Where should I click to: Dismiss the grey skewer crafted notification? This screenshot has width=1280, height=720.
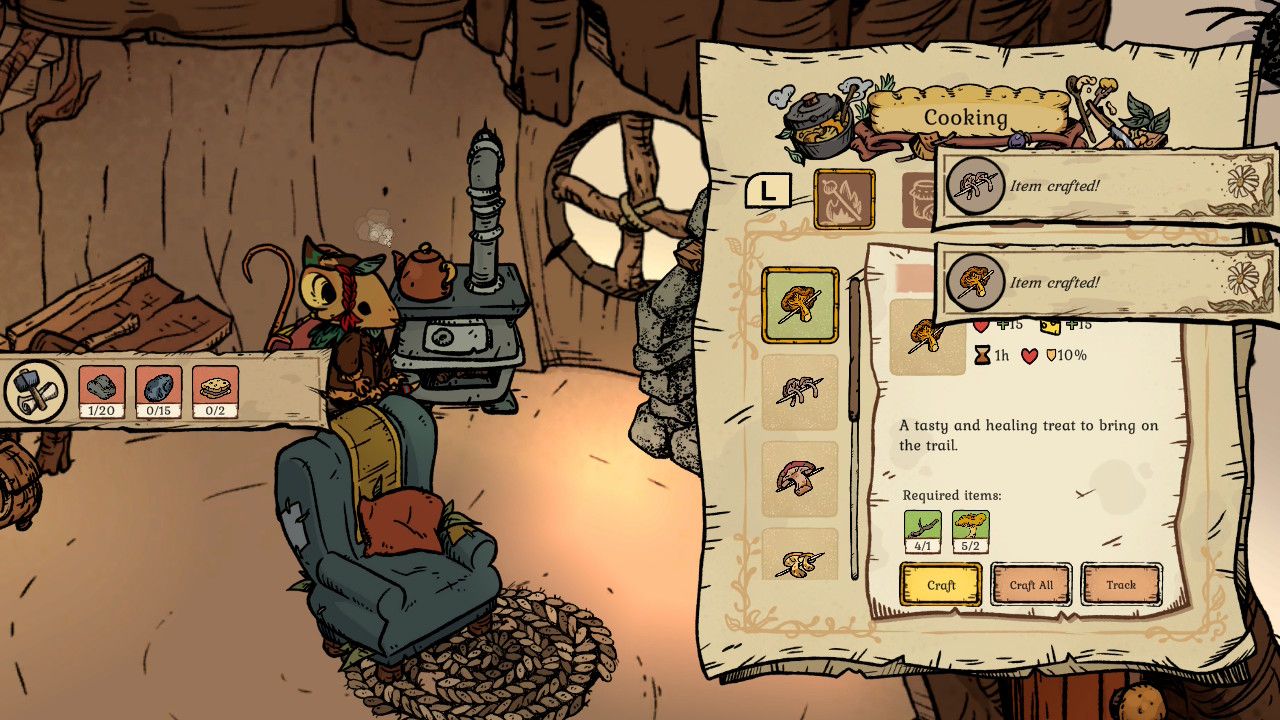click(1105, 185)
